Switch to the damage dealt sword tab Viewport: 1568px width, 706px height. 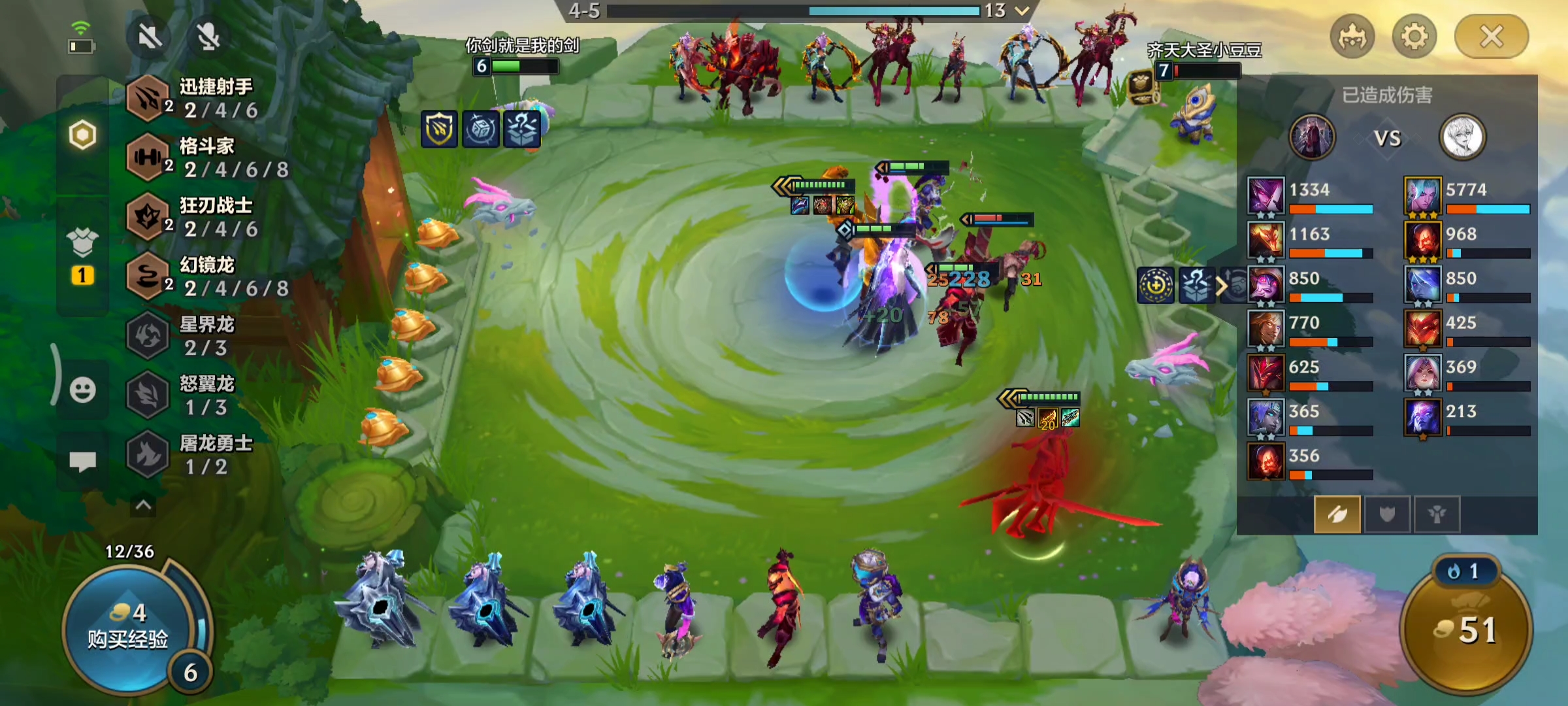1337,514
